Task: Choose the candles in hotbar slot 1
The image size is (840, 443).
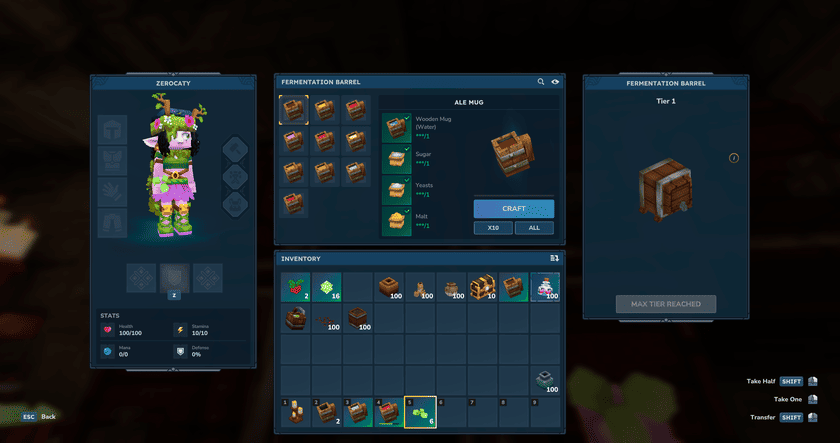Action: (x=295, y=412)
